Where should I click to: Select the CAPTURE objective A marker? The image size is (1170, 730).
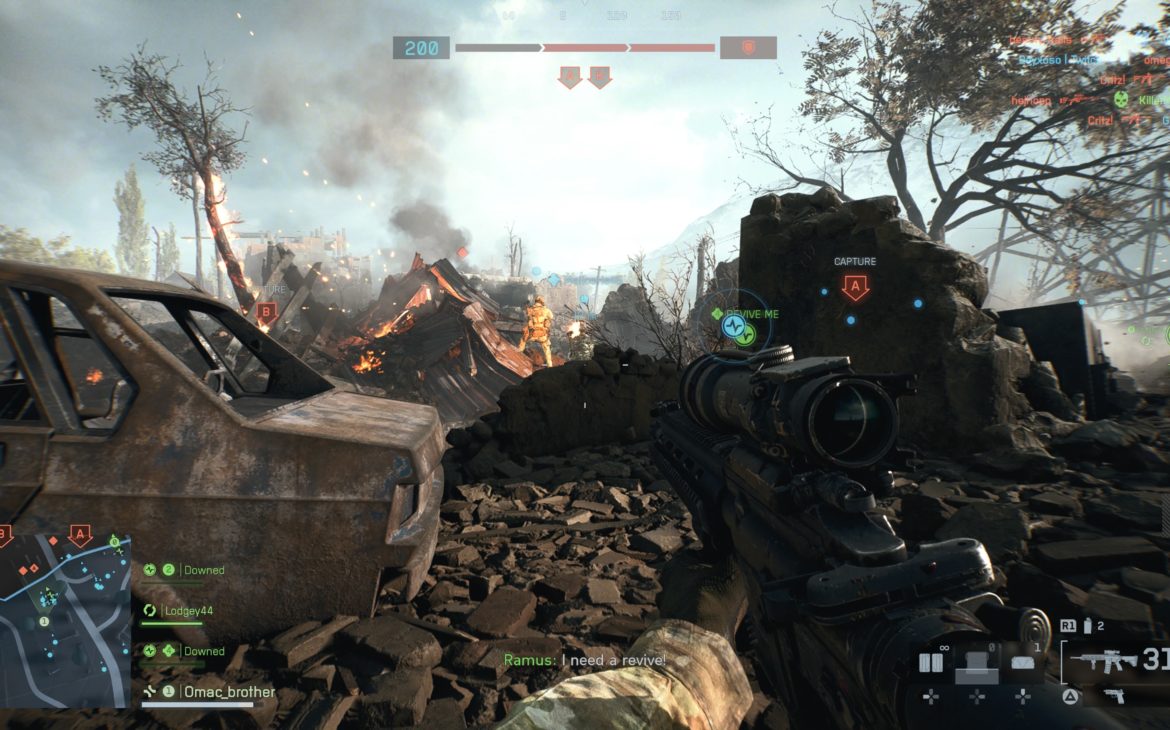coord(854,288)
